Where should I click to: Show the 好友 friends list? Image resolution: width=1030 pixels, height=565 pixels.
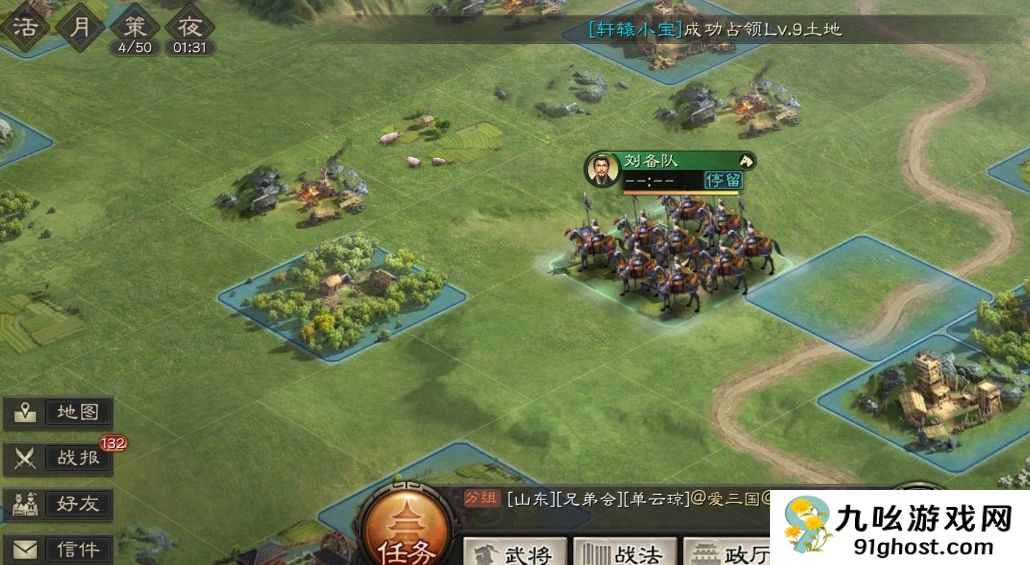pos(58,504)
